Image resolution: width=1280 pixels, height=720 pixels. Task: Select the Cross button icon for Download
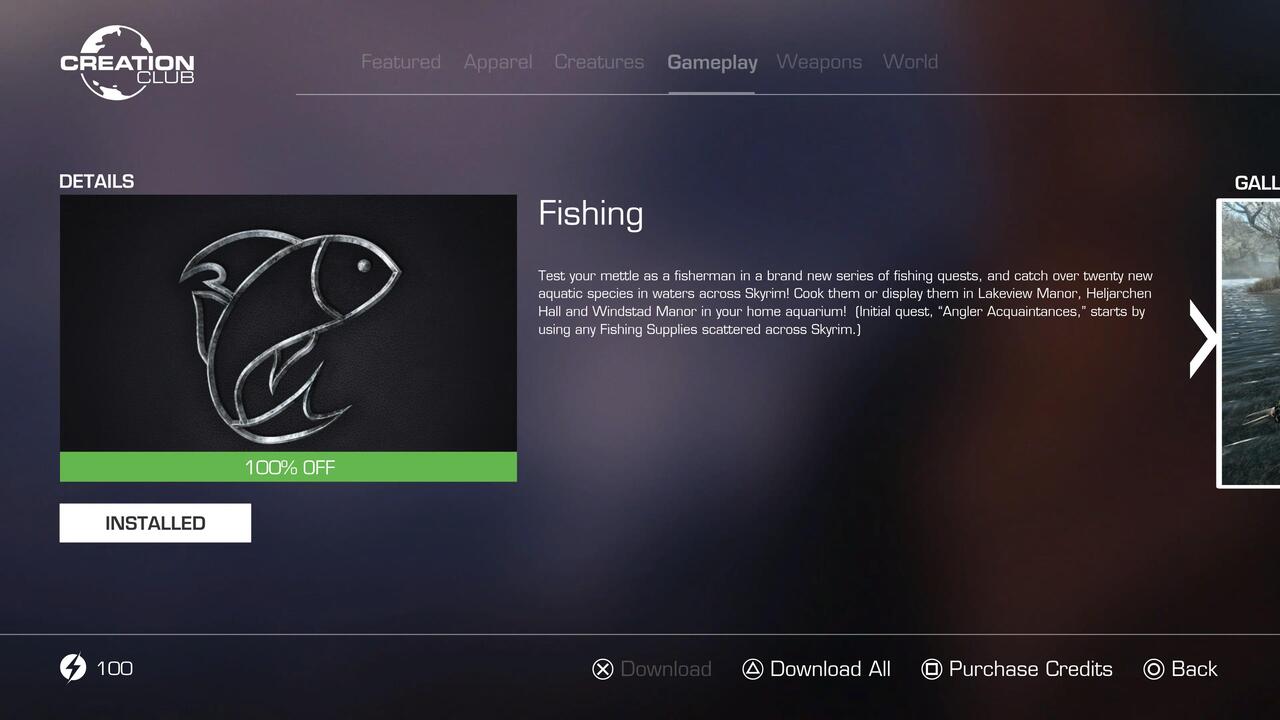coord(603,668)
